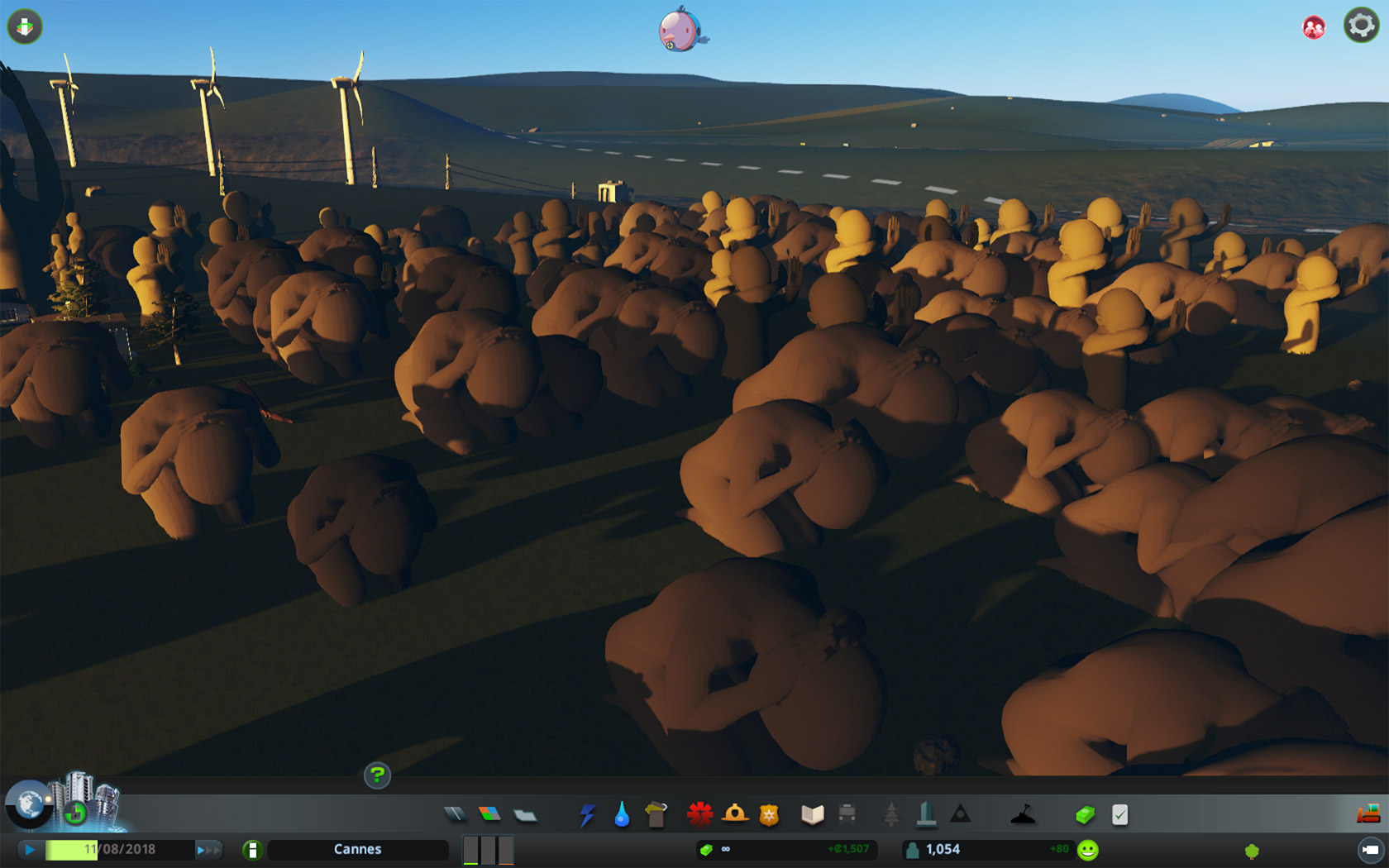
Task: Open the city info button beside Cannes
Action: coord(252,850)
